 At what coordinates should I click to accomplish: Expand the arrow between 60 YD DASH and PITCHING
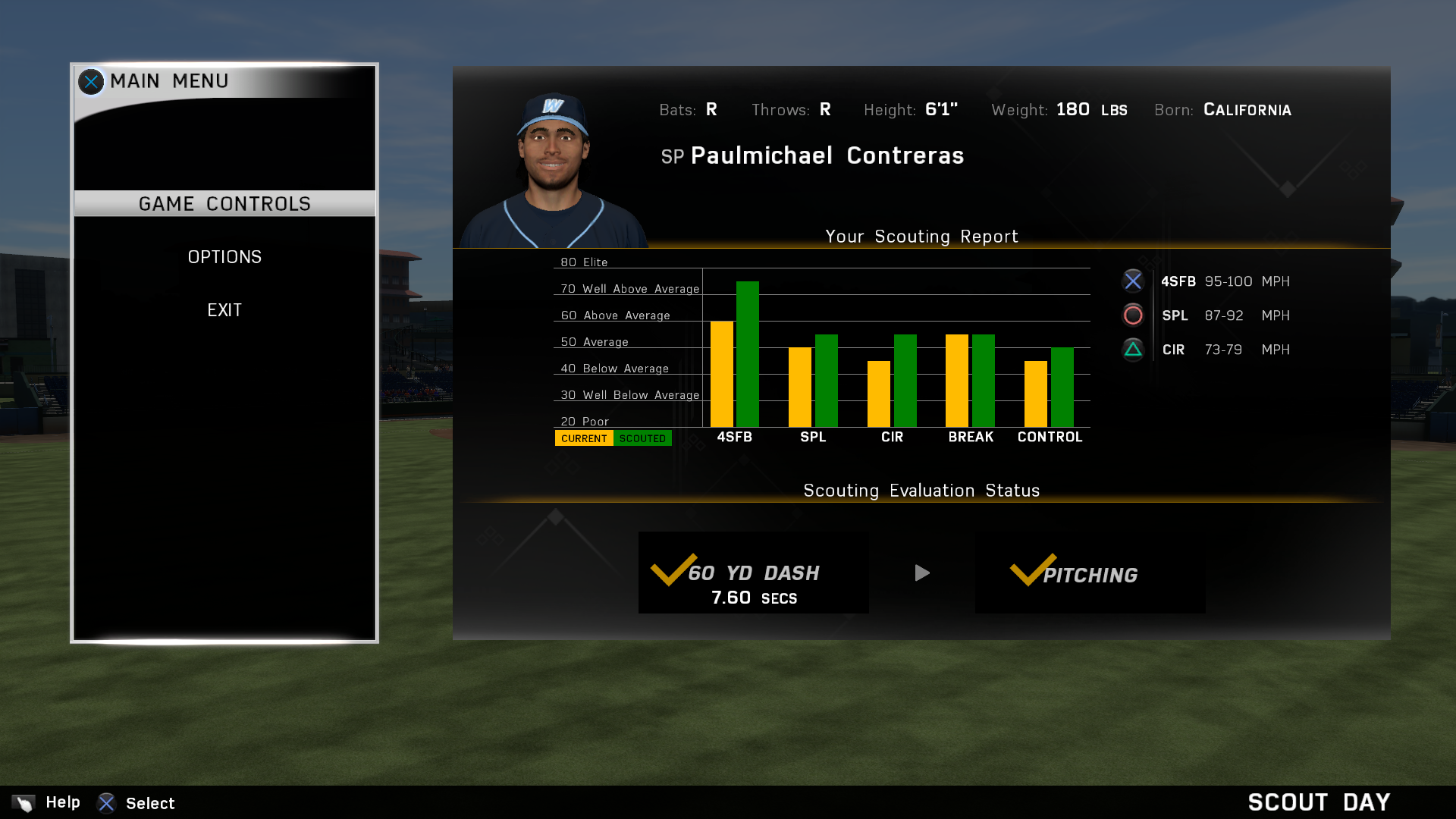tap(921, 573)
